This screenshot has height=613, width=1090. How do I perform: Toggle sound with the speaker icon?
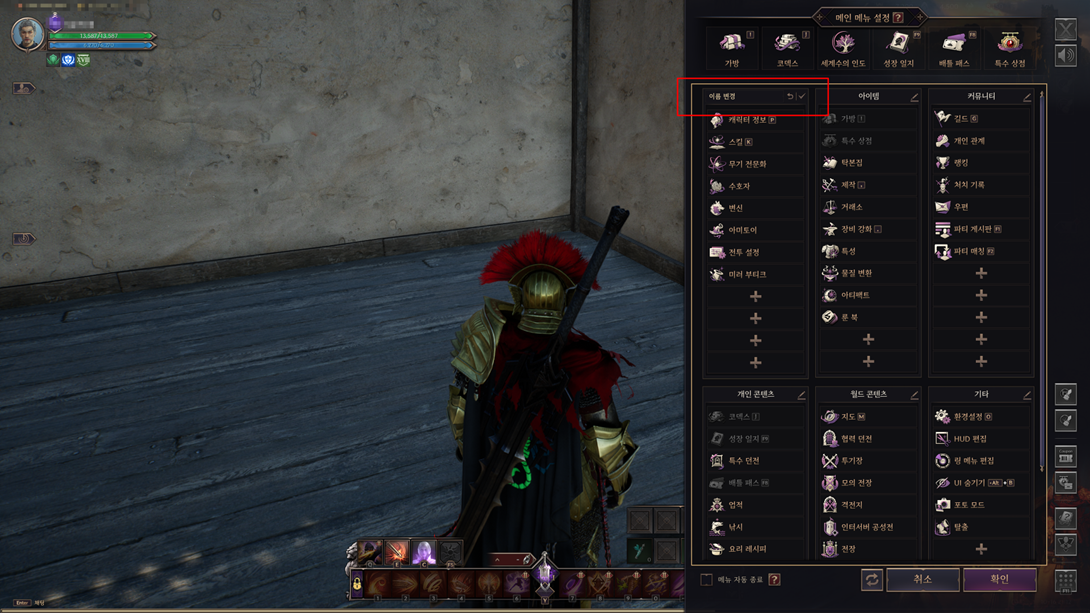click(x=1065, y=56)
